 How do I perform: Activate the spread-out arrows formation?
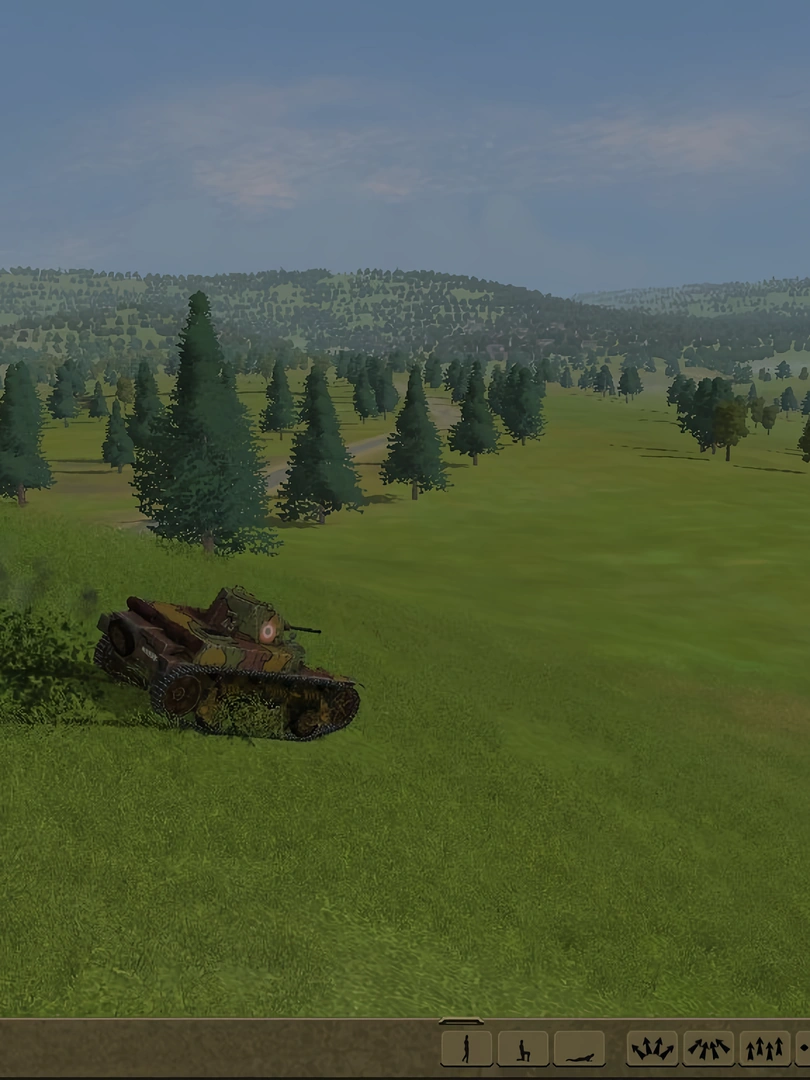click(x=652, y=1048)
